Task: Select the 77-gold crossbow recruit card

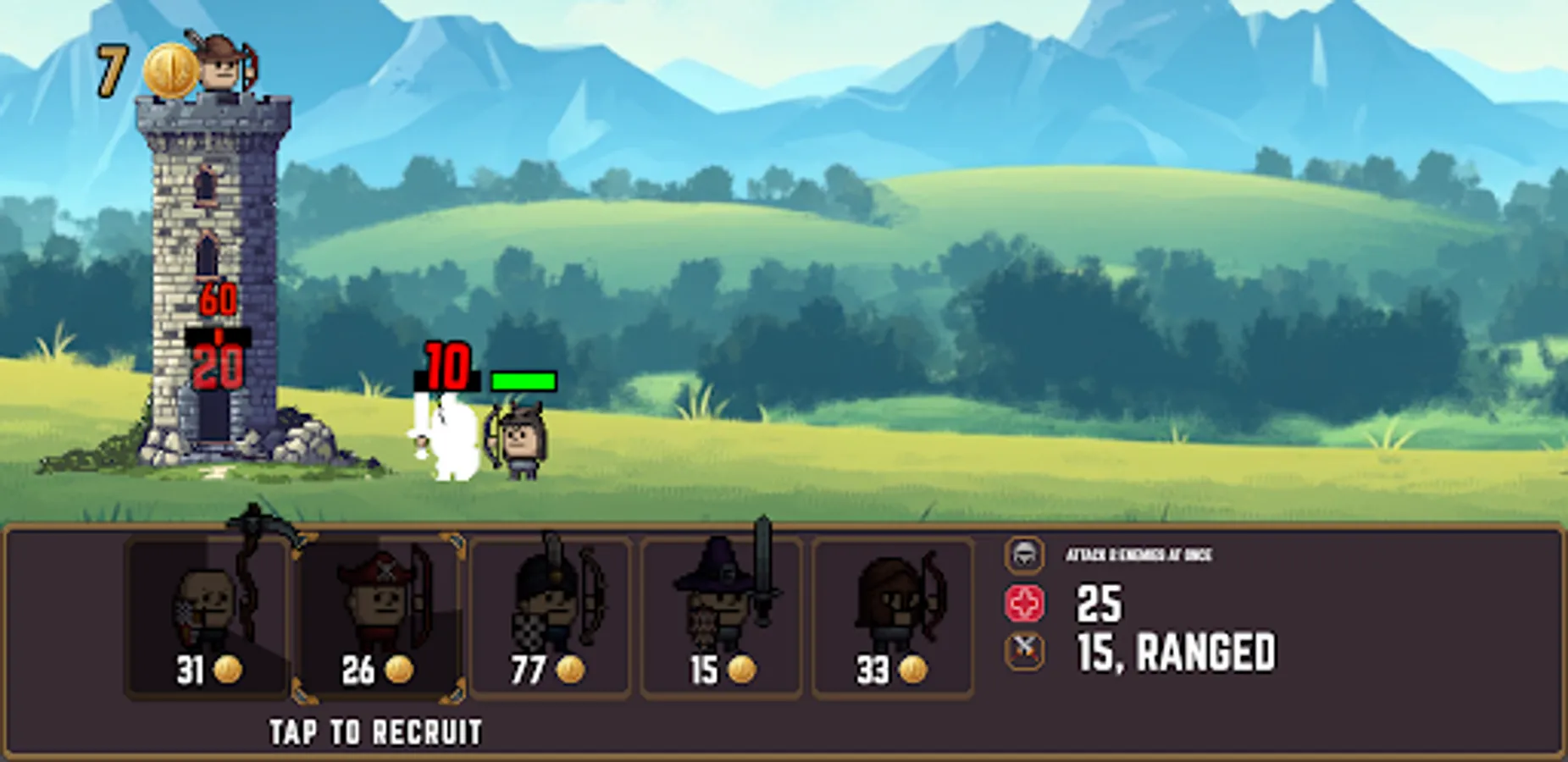Action: [549, 618]
